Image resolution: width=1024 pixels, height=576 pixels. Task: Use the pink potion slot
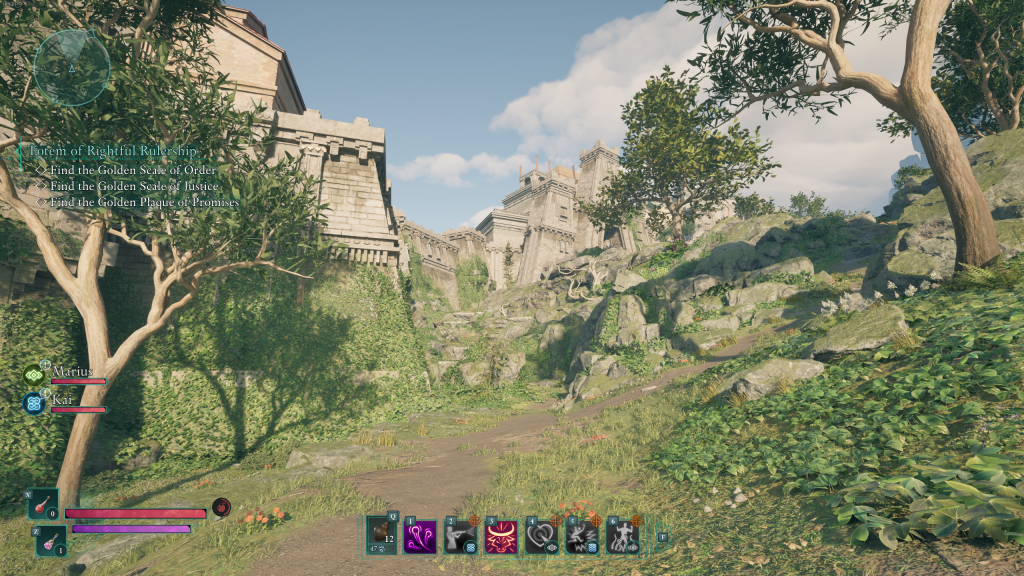coord(52,541)
